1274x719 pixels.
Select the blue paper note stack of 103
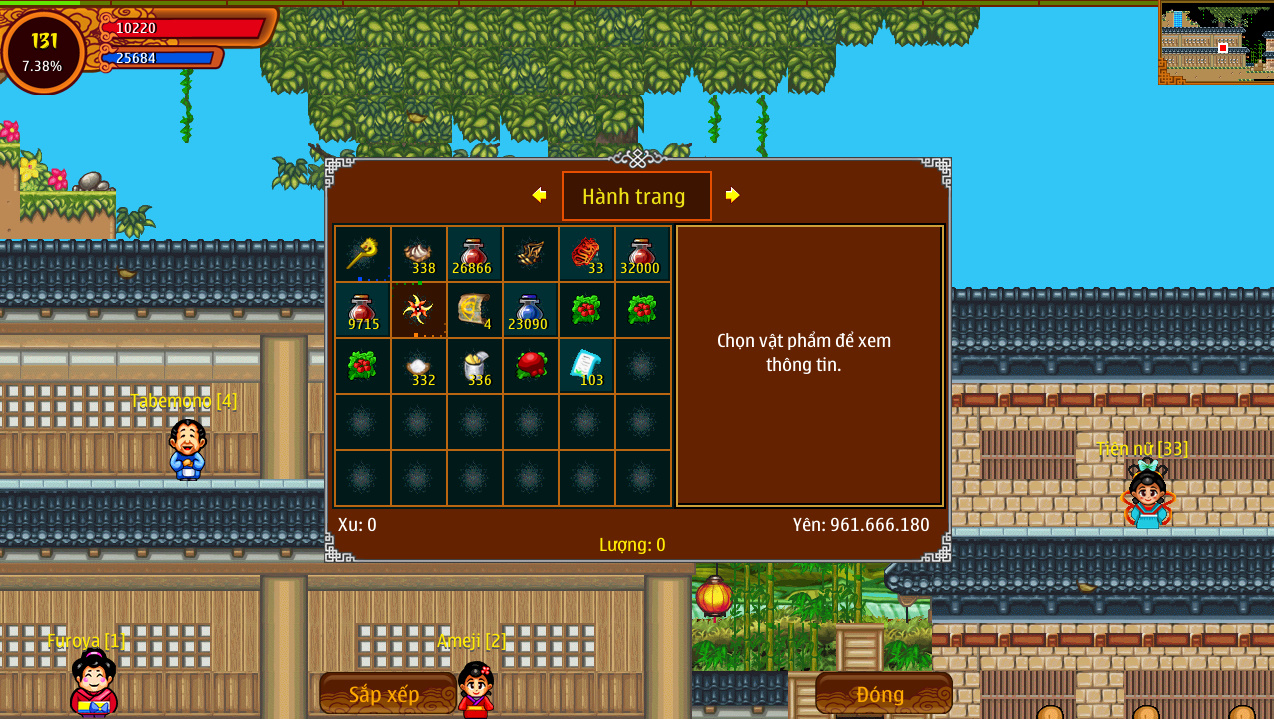[586, 366]
